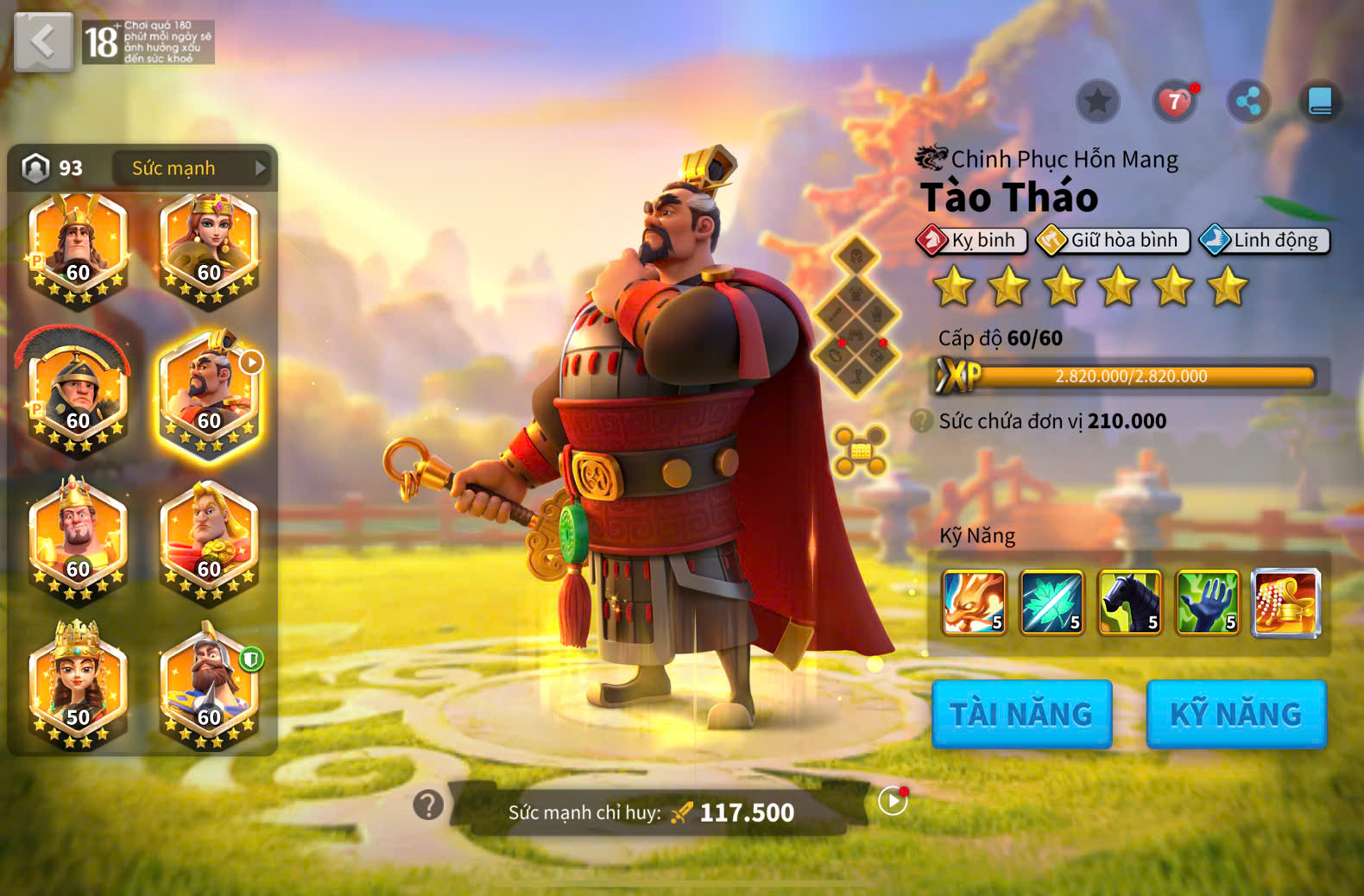The image size is (1364, 896).
Task: View the green leaf slash skill
Action: 1051,602
